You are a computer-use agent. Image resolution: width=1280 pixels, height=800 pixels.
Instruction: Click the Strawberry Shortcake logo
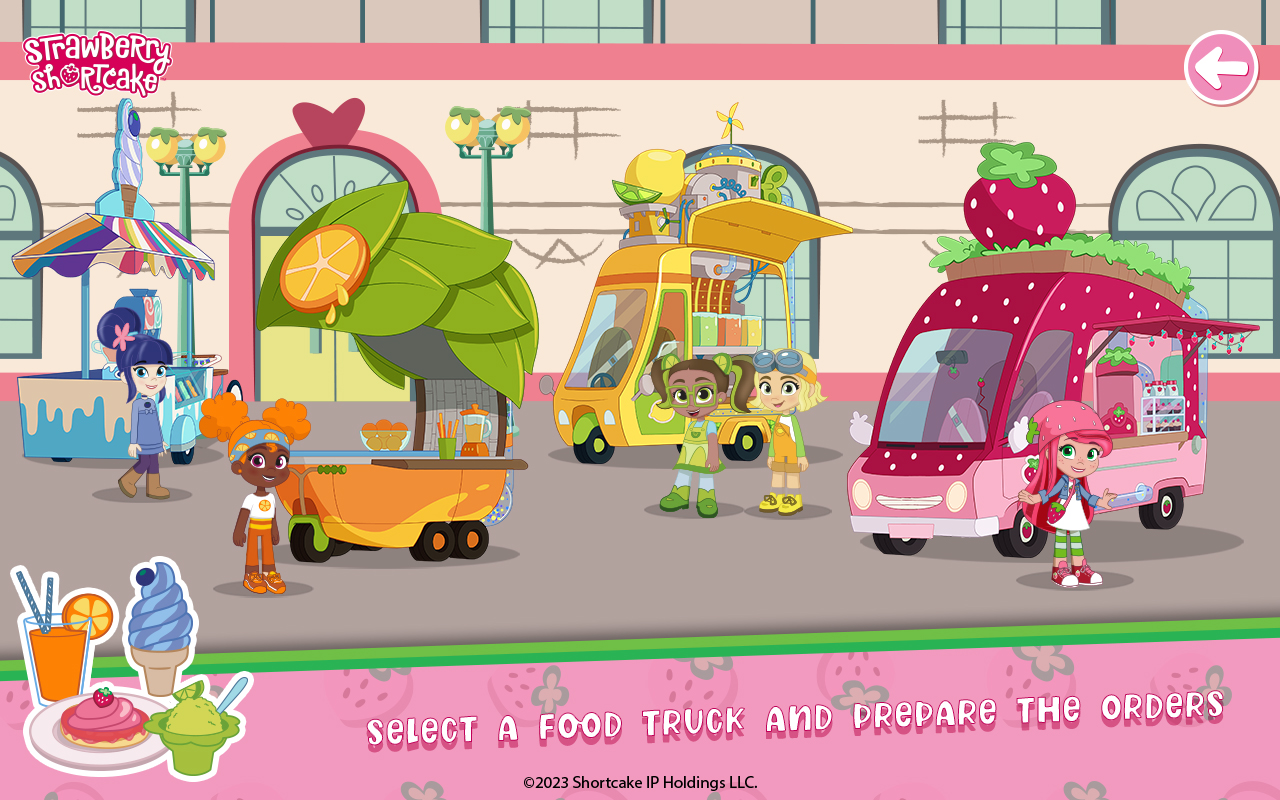97,62
